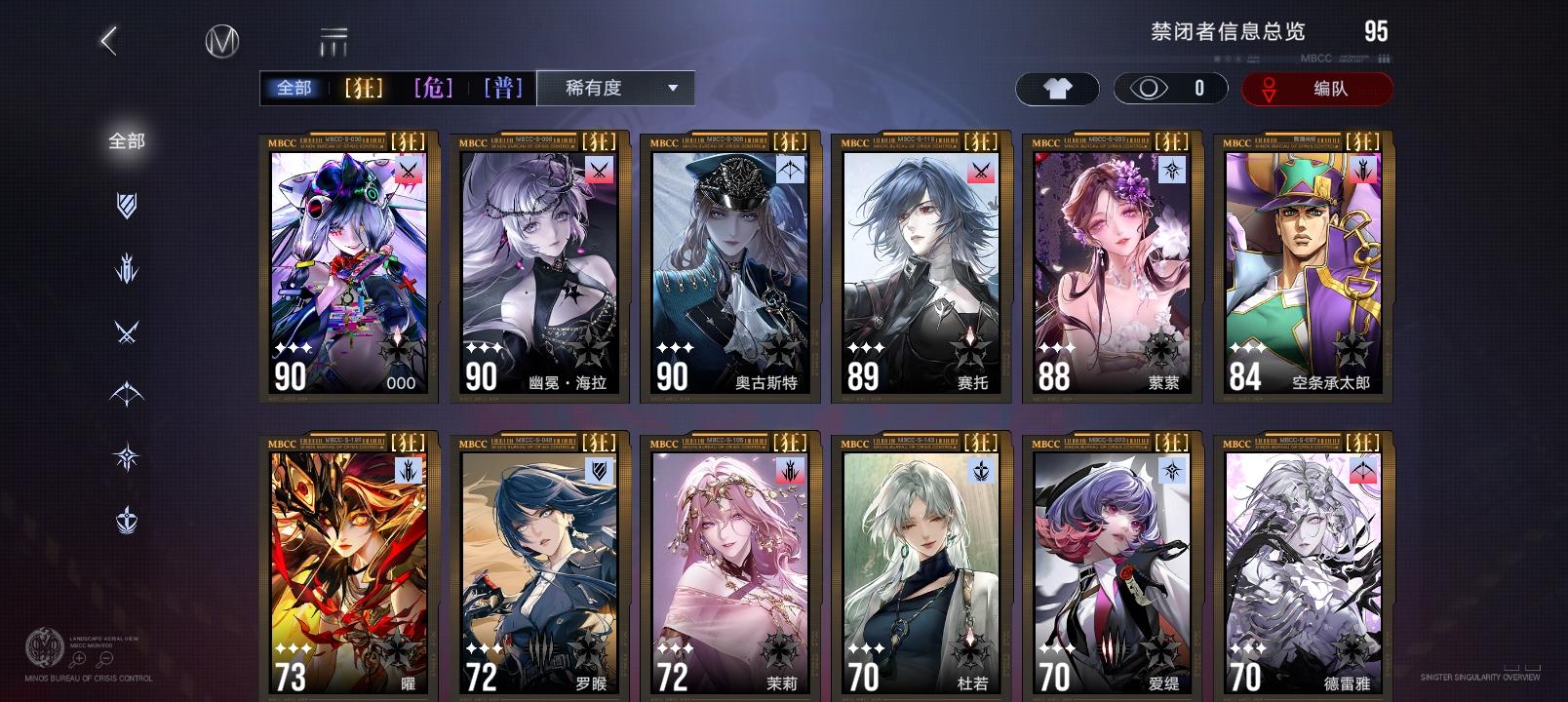Toggle the eye visibility counter
Image resolution: width=1568 pixels, height=702 pixels.
[x=1167, y=89]
